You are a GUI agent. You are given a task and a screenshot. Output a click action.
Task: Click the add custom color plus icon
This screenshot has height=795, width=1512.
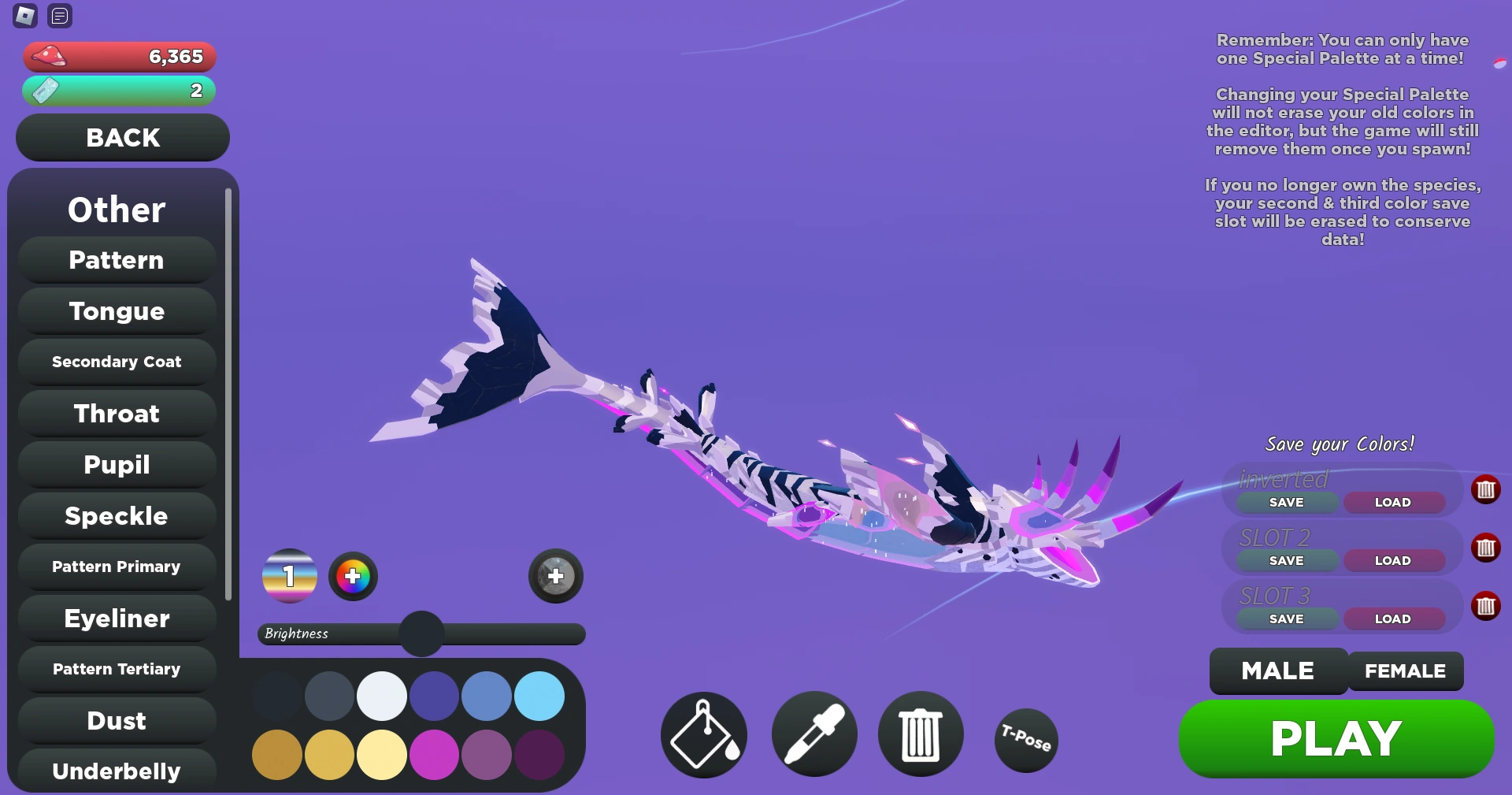555,577
